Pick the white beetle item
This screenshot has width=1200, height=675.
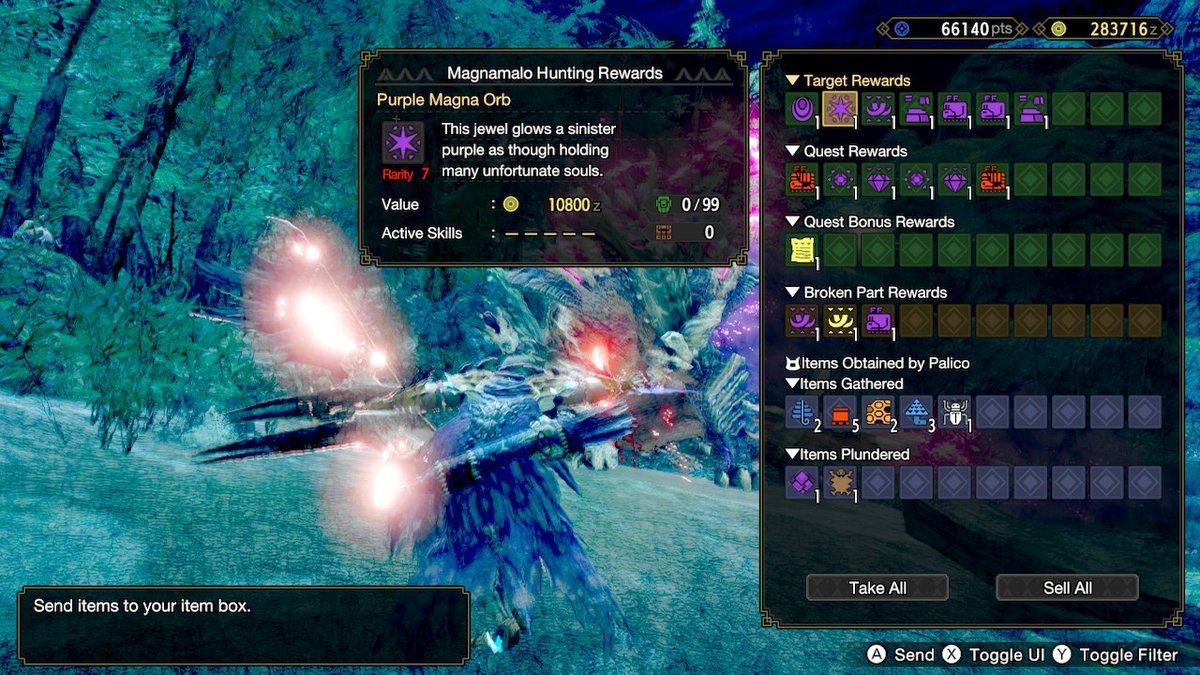click(954, 411)
